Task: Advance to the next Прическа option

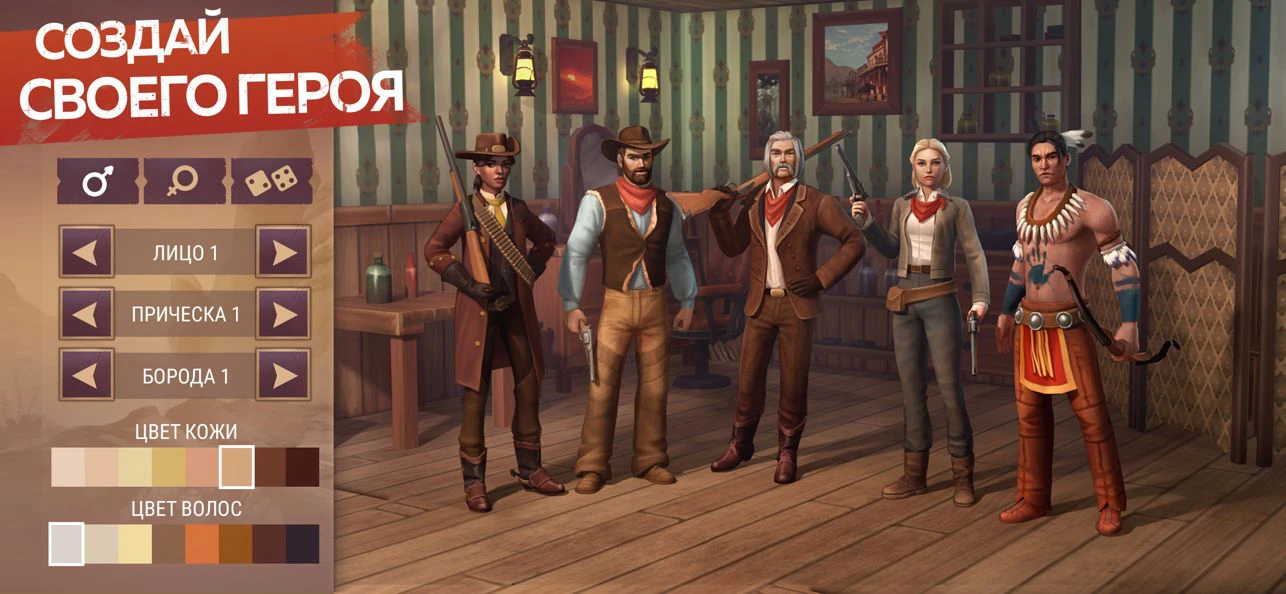Action: [x=283, y=314]
